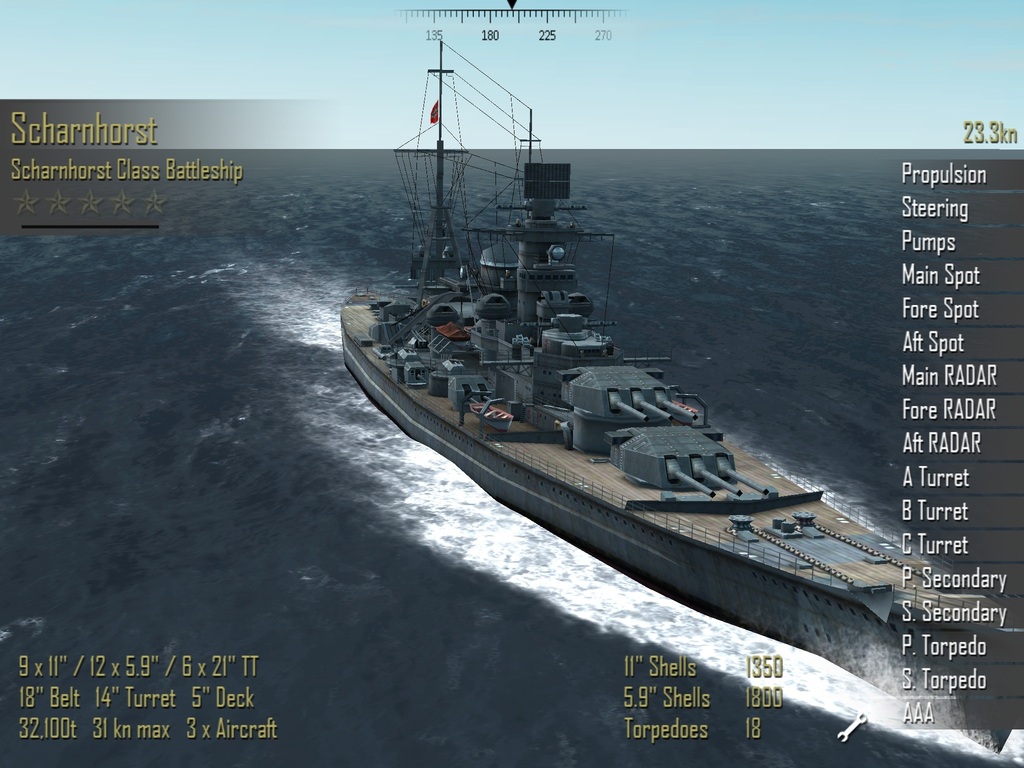Viewport: 1024px width, 768px height.
Task: Select the Propulsion system entry
Action: click(943, 175)
